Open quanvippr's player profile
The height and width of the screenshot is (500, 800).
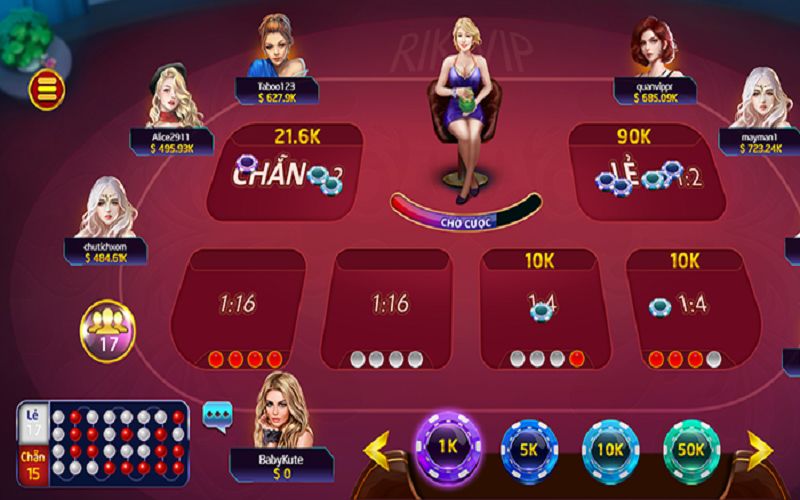(x=652, y=48)
